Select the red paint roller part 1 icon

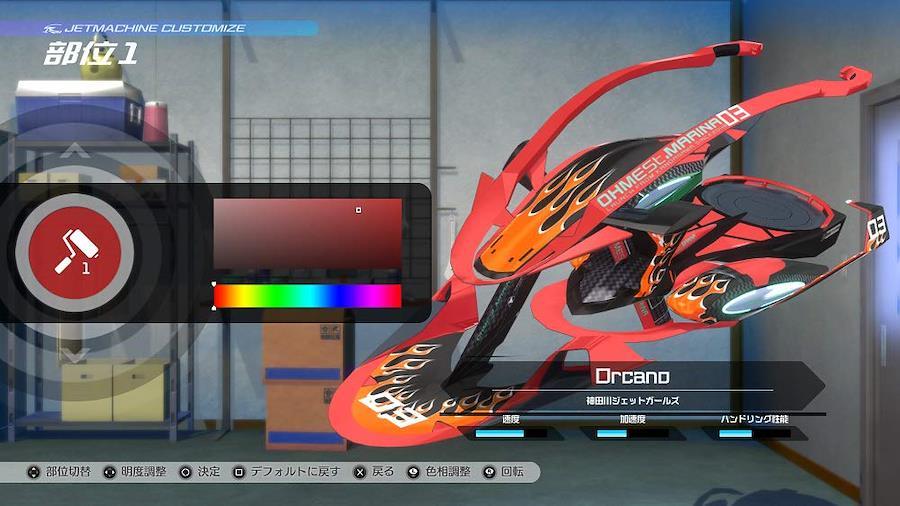[75, 251]
